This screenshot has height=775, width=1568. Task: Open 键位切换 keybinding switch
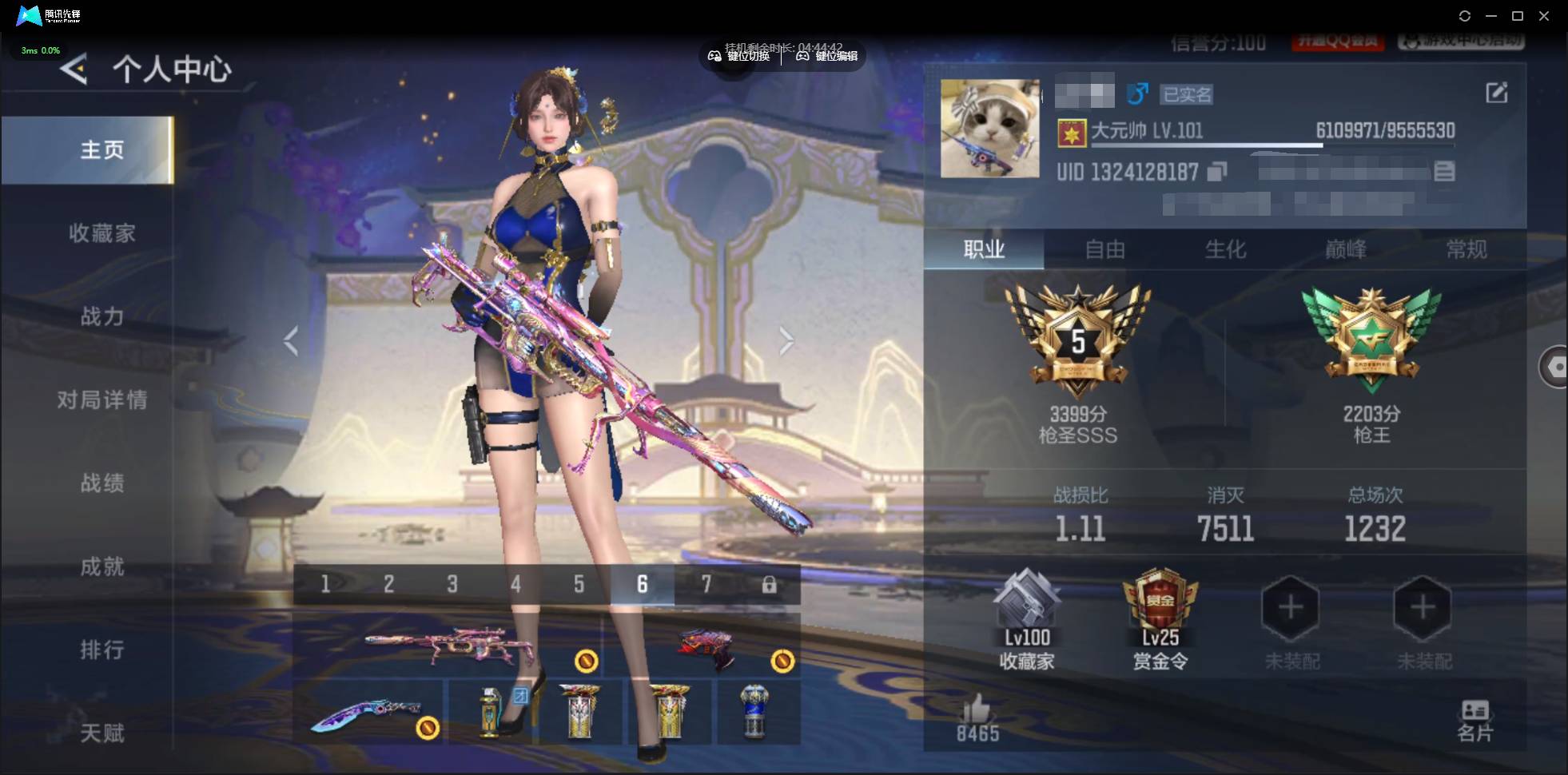tap(739, 56)
